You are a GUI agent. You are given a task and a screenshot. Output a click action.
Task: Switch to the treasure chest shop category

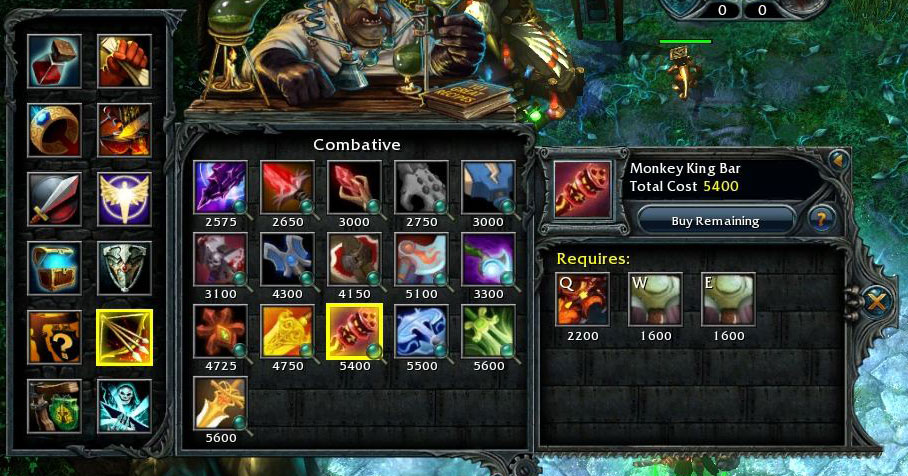click(54, 267)
